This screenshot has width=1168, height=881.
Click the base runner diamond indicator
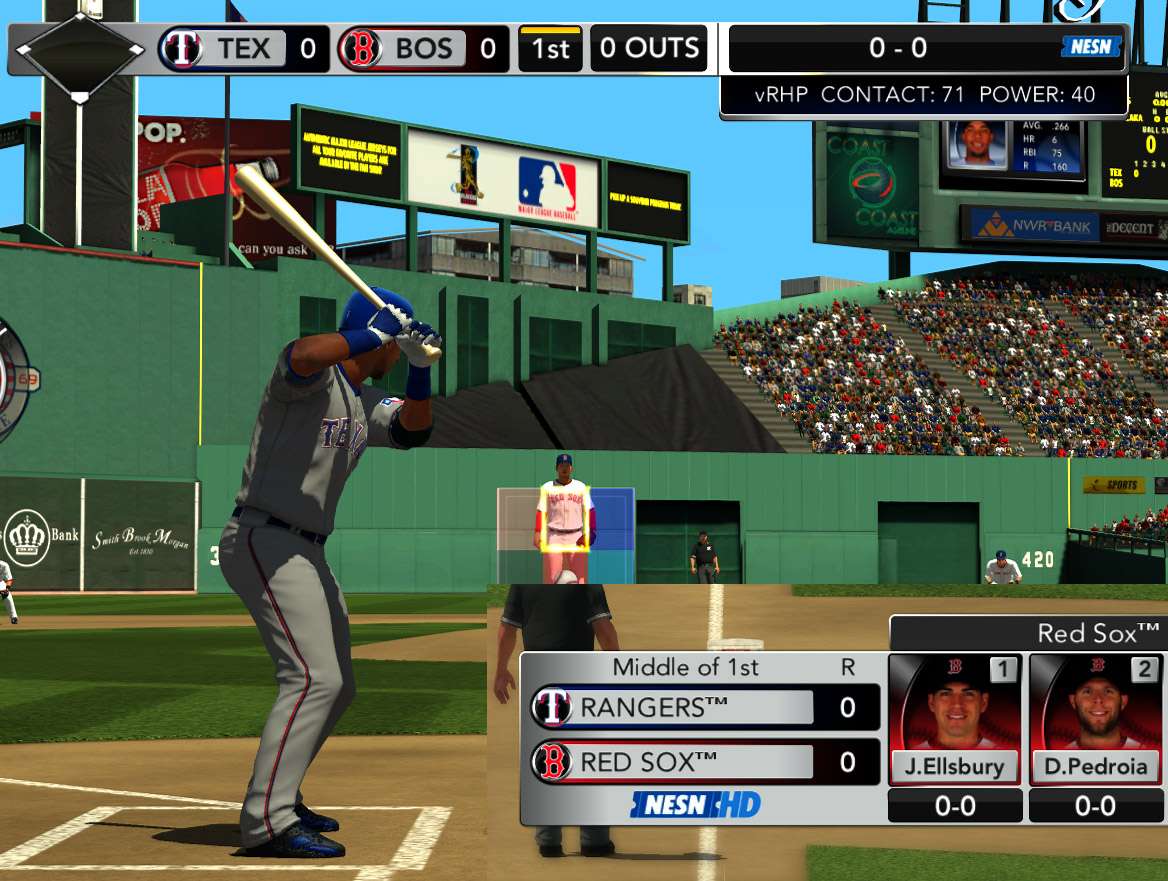click(x=81, y=51)
